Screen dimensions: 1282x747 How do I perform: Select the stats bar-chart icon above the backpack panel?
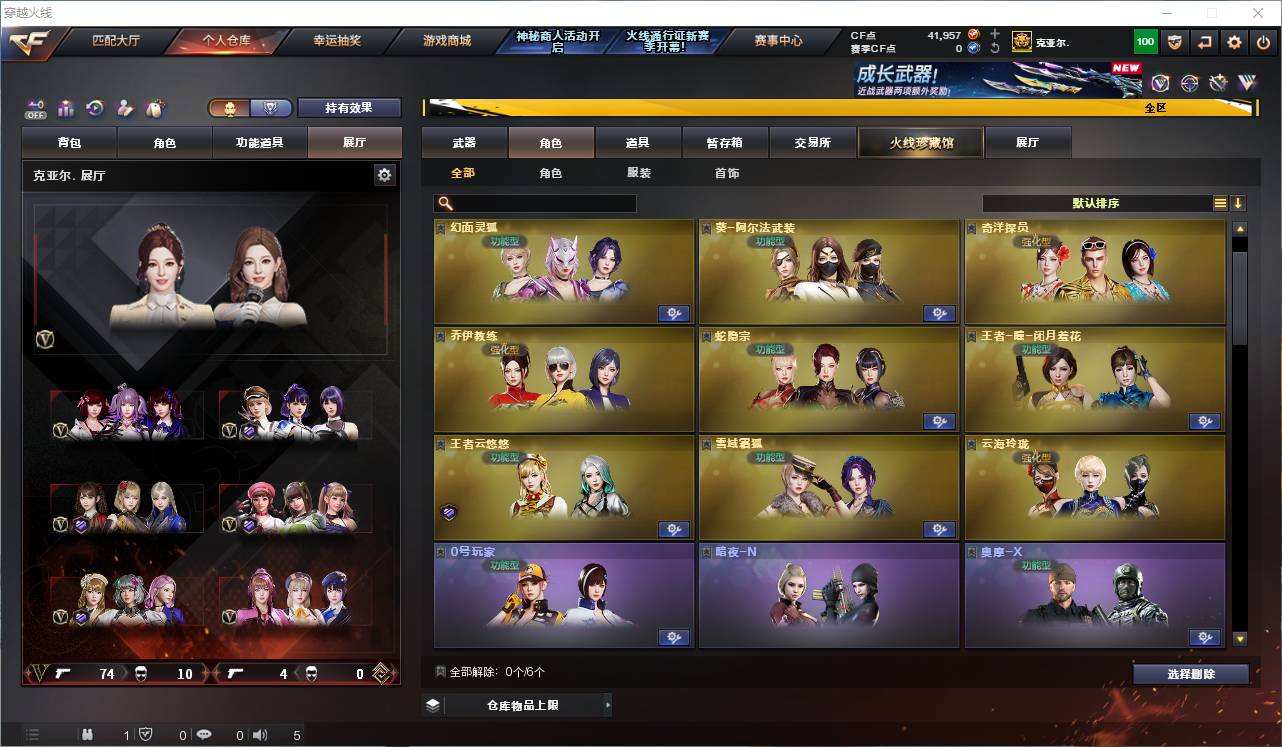coord(65,107)
